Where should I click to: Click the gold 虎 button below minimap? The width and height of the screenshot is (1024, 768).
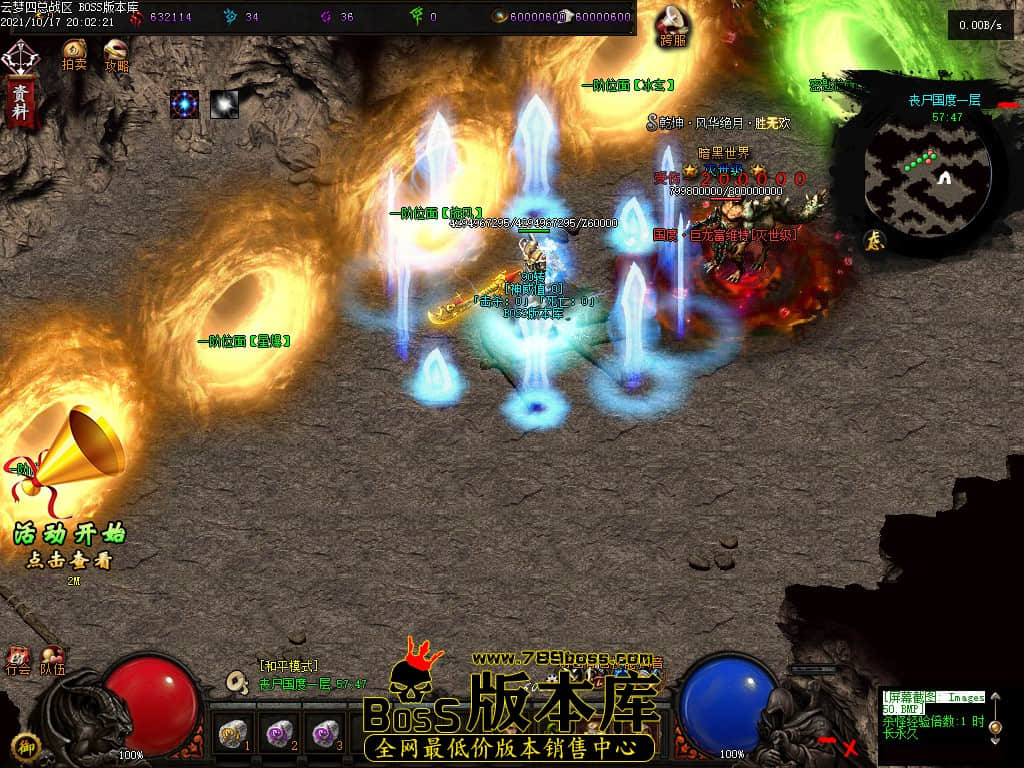(x=872, y=239)
